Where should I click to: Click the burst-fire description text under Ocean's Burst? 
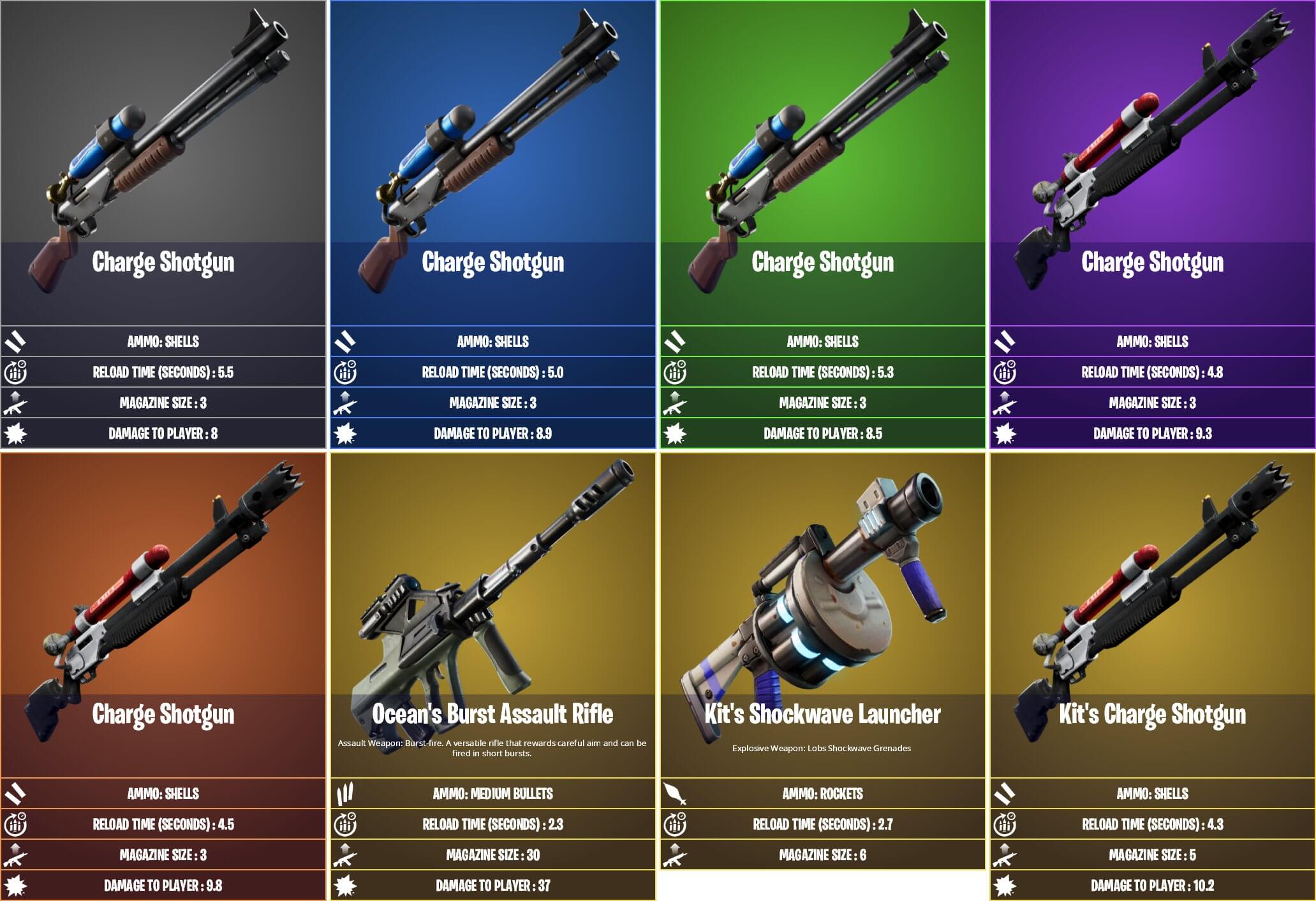click(x=493, y=747)
